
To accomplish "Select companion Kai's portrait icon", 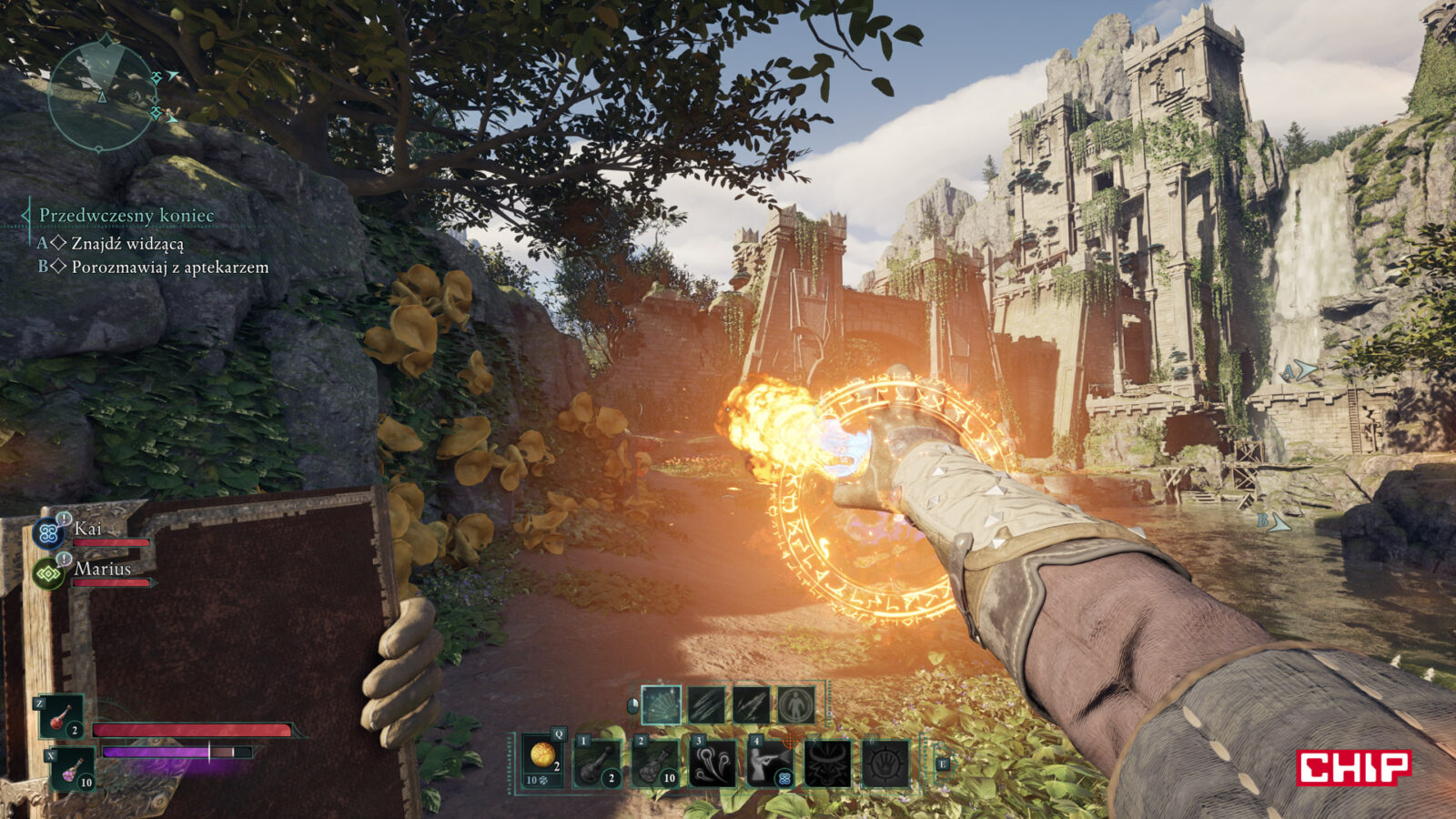I will (46, 532).
